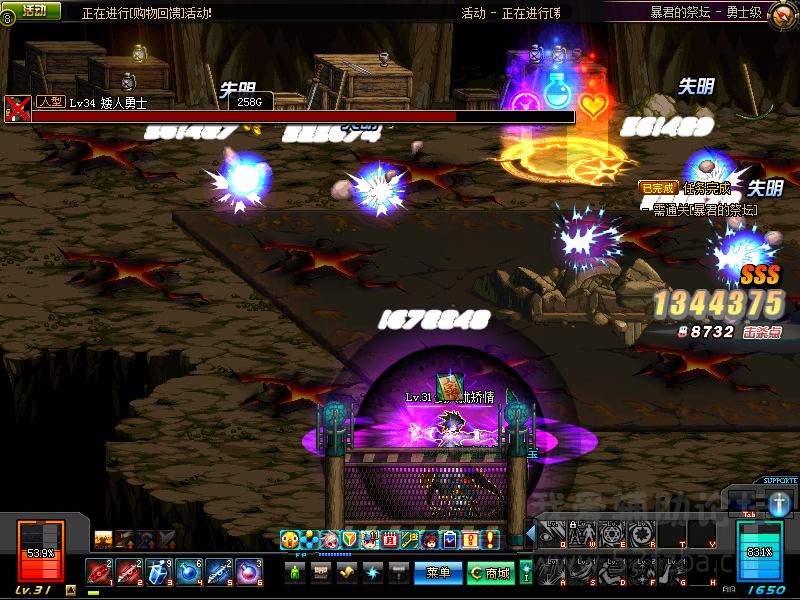
Task: Use the purple potion in slot 6
Action: pos(249,572)
